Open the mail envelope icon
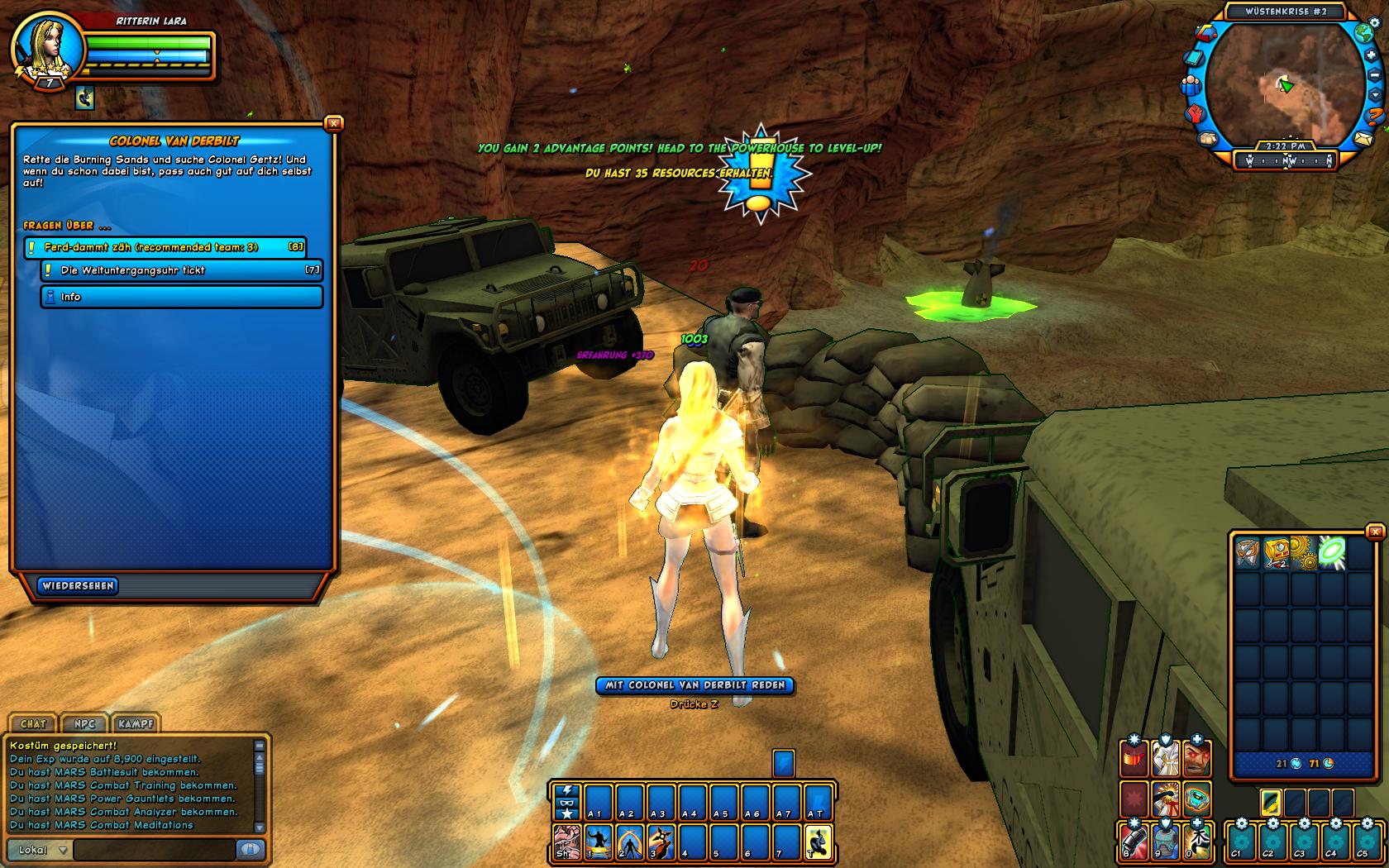Image resolution: width=1389 pixels, height=868 pixels. (x=1363, y=138)
